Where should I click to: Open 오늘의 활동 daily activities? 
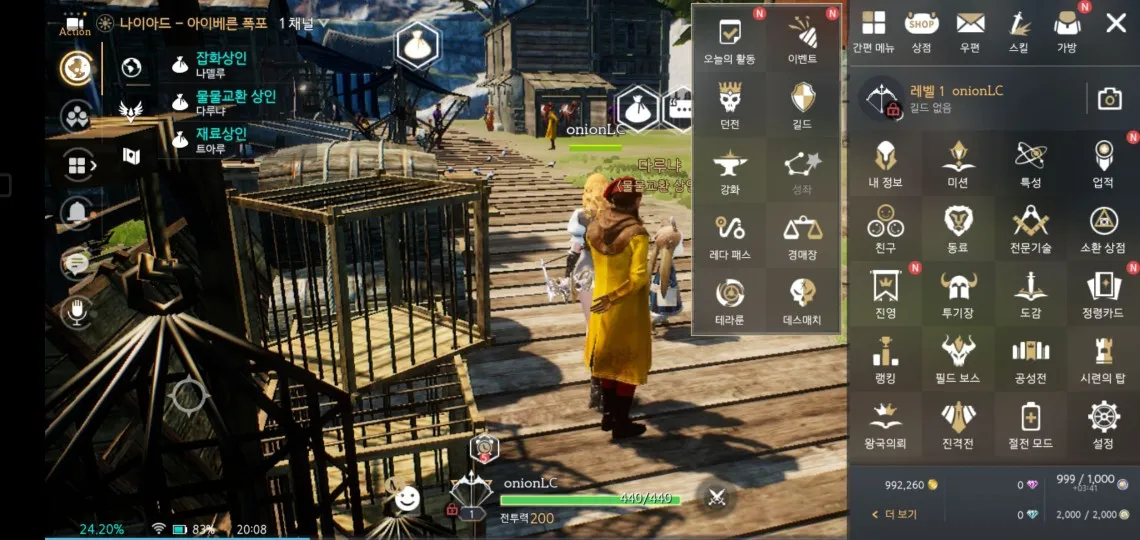coord(730,38)
